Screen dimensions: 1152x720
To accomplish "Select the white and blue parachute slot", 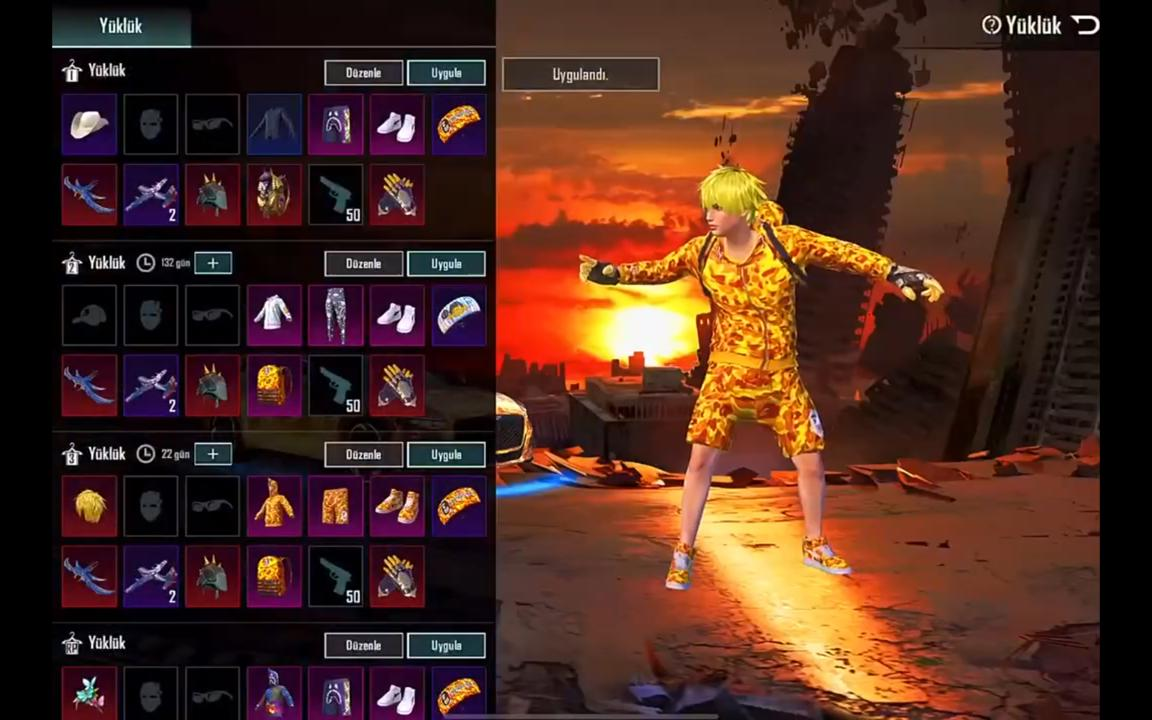I will pos(459,315).
